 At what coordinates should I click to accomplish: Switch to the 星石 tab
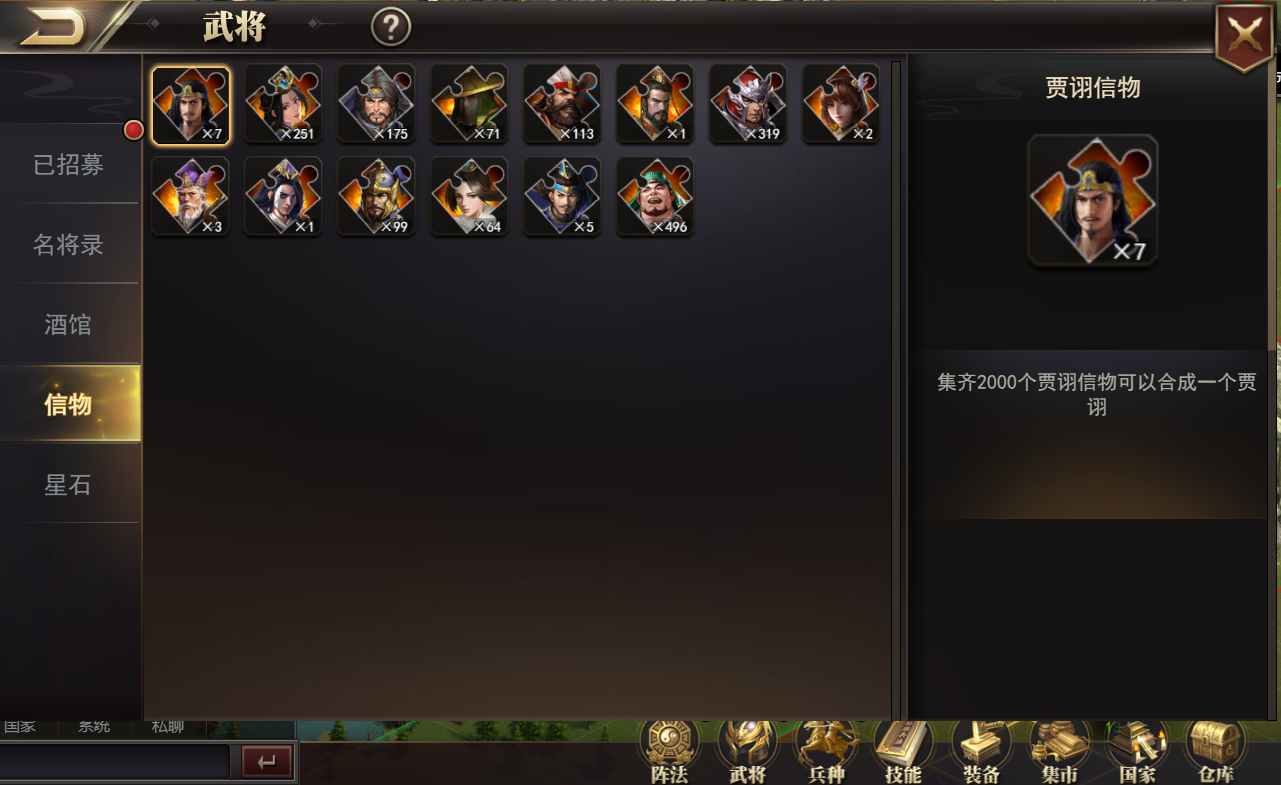[68, 484]
